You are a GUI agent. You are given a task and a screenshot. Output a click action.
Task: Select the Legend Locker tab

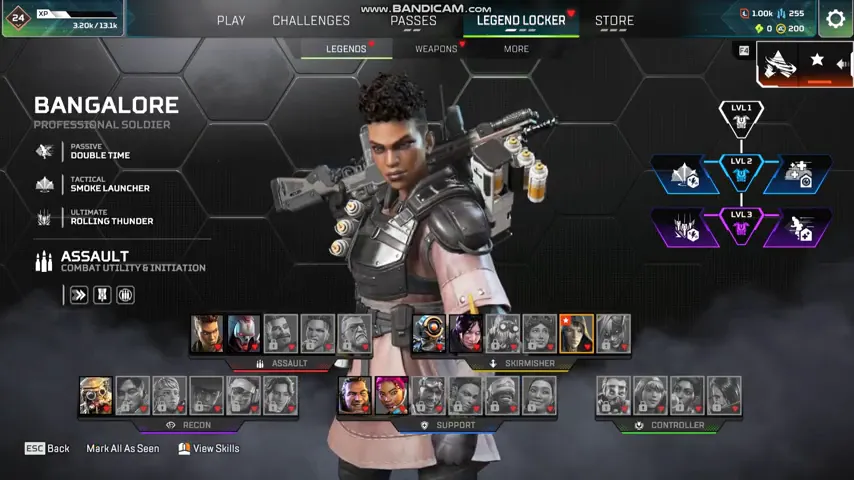(x=521, y=20)
